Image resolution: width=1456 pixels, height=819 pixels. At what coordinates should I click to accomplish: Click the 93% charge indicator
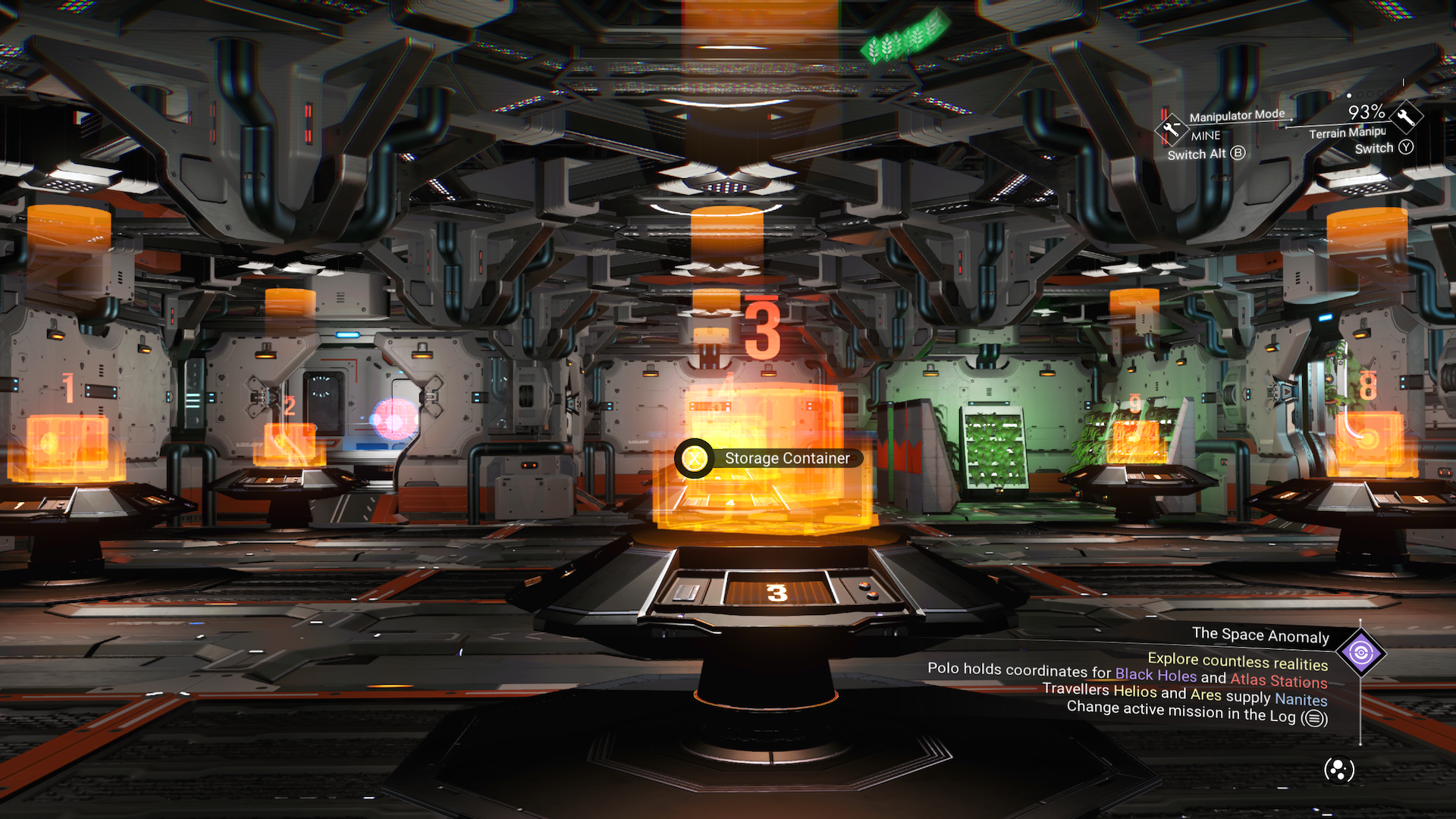point(1367,112)
